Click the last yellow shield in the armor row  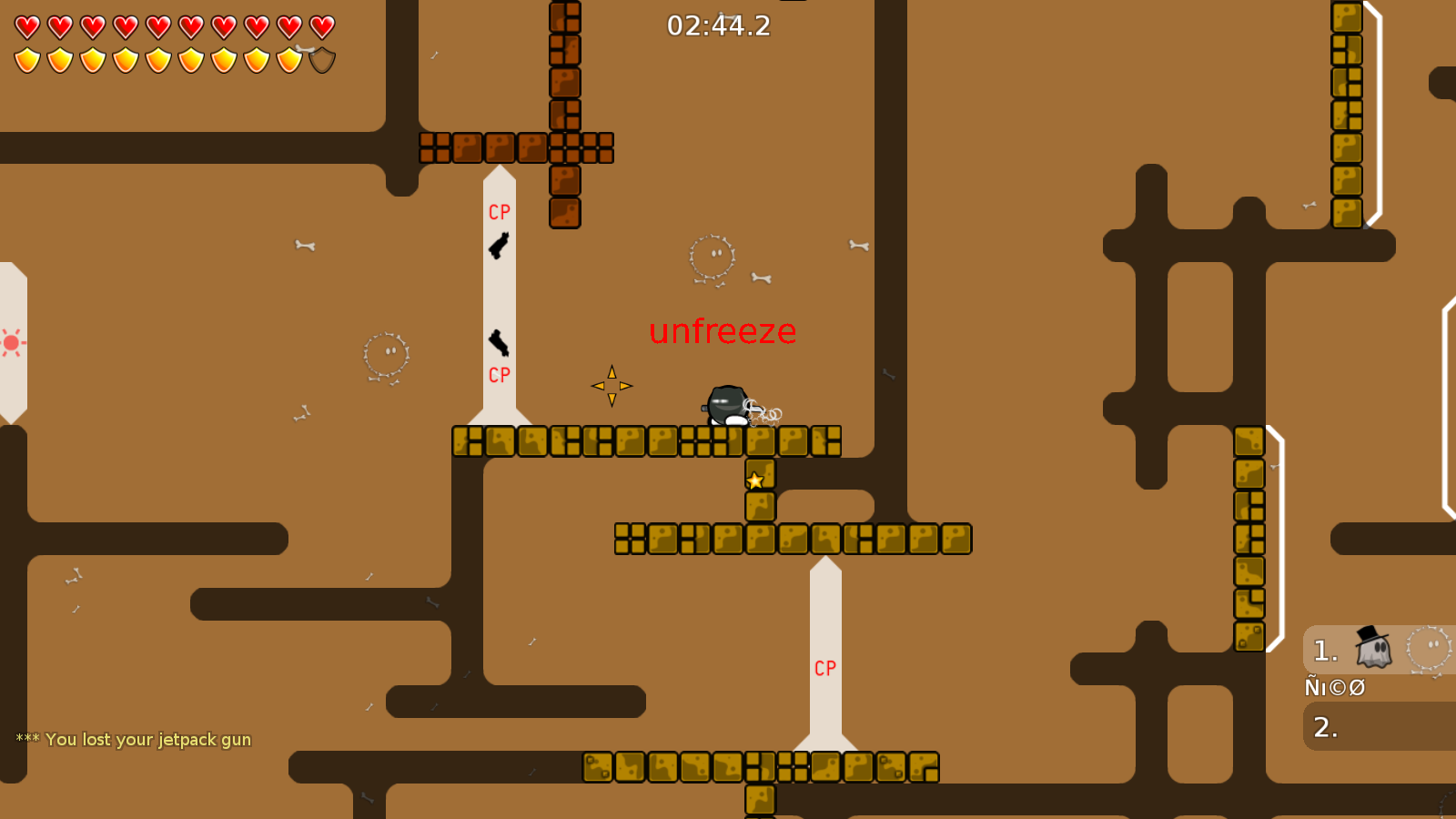point(289,58)
